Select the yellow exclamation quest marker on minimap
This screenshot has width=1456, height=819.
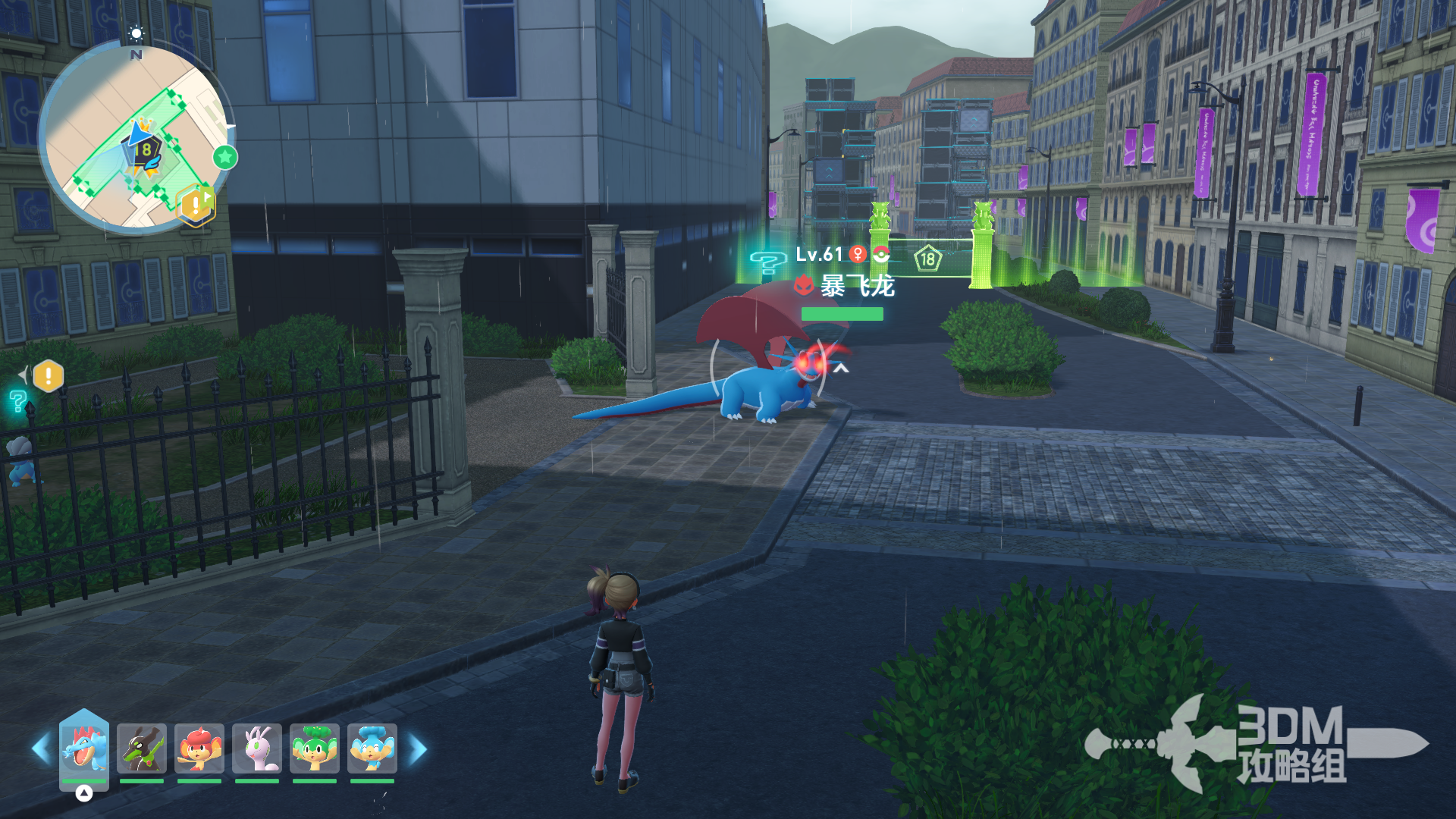click(x=196, y=204)
